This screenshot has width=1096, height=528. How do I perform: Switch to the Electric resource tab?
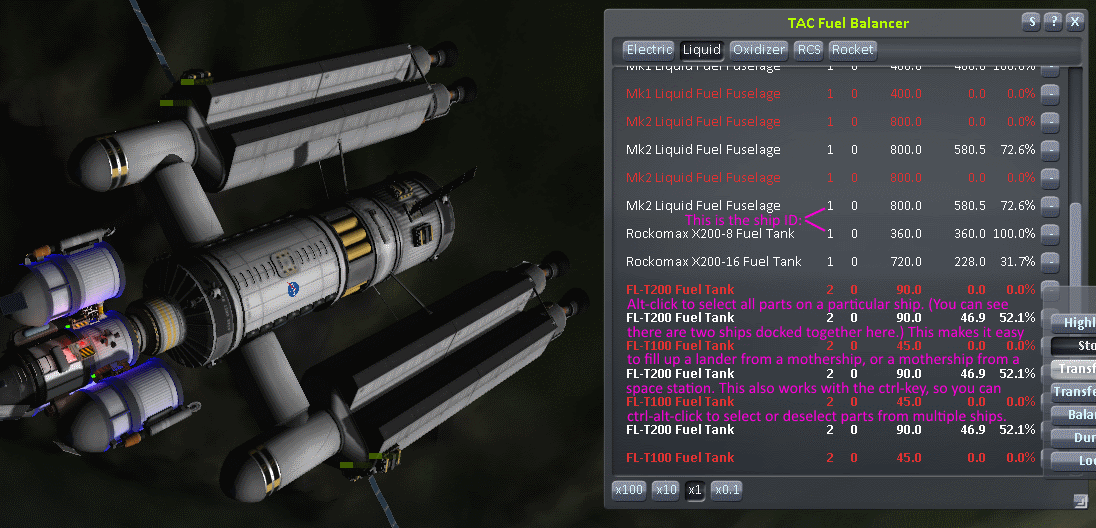[649, 49]
